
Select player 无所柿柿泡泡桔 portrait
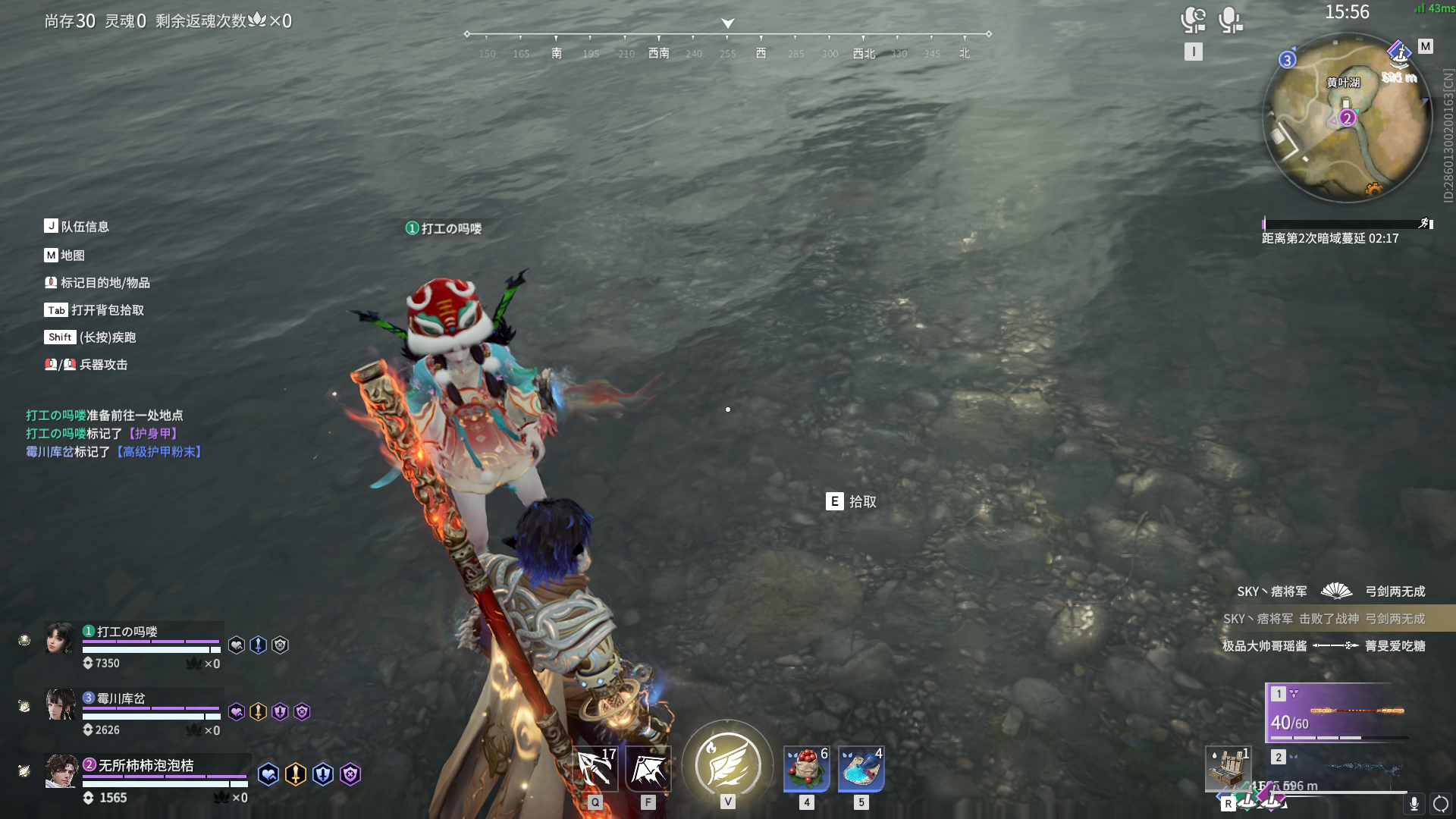click(x=61, y=771)
